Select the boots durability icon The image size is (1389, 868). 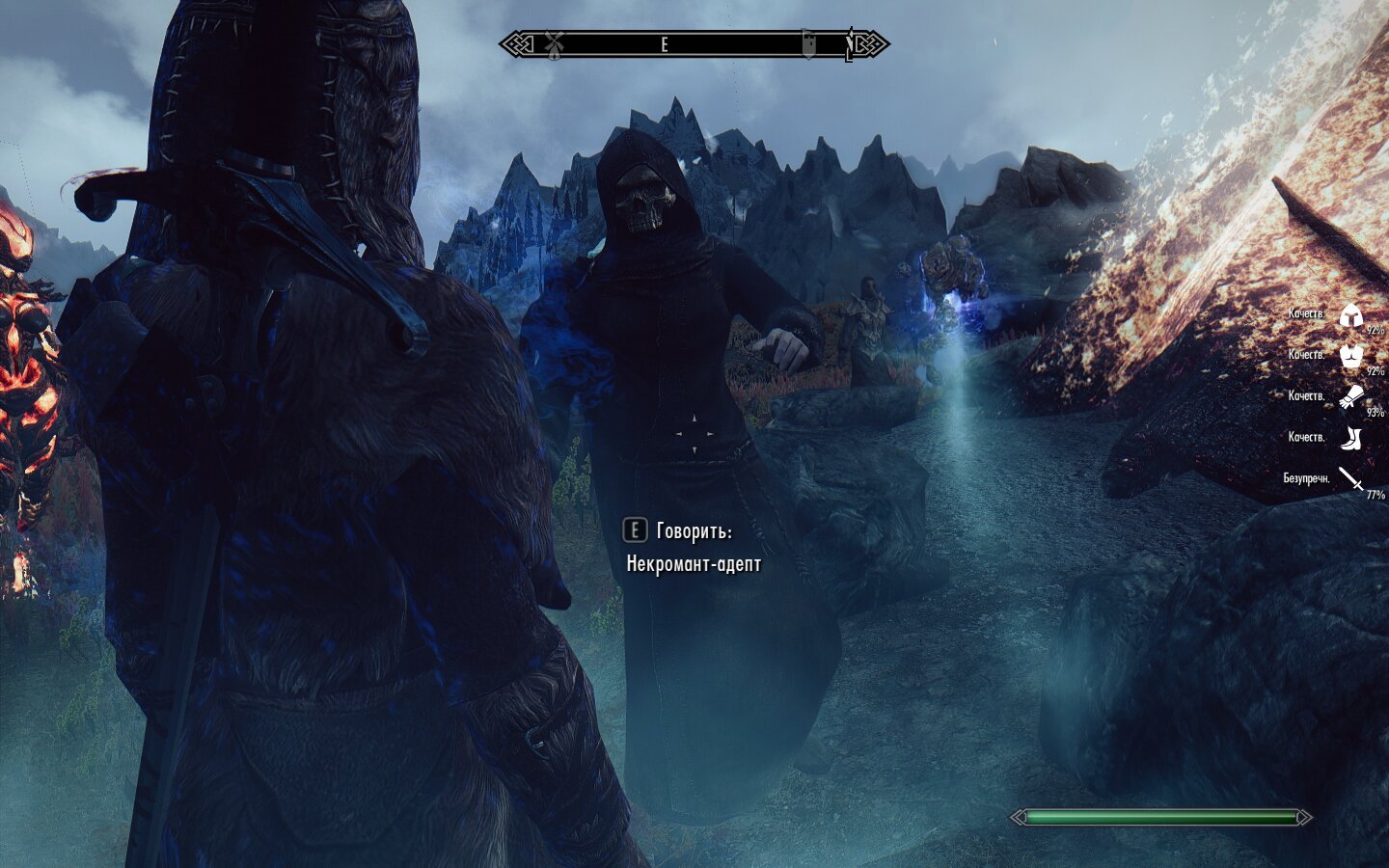1350,438
